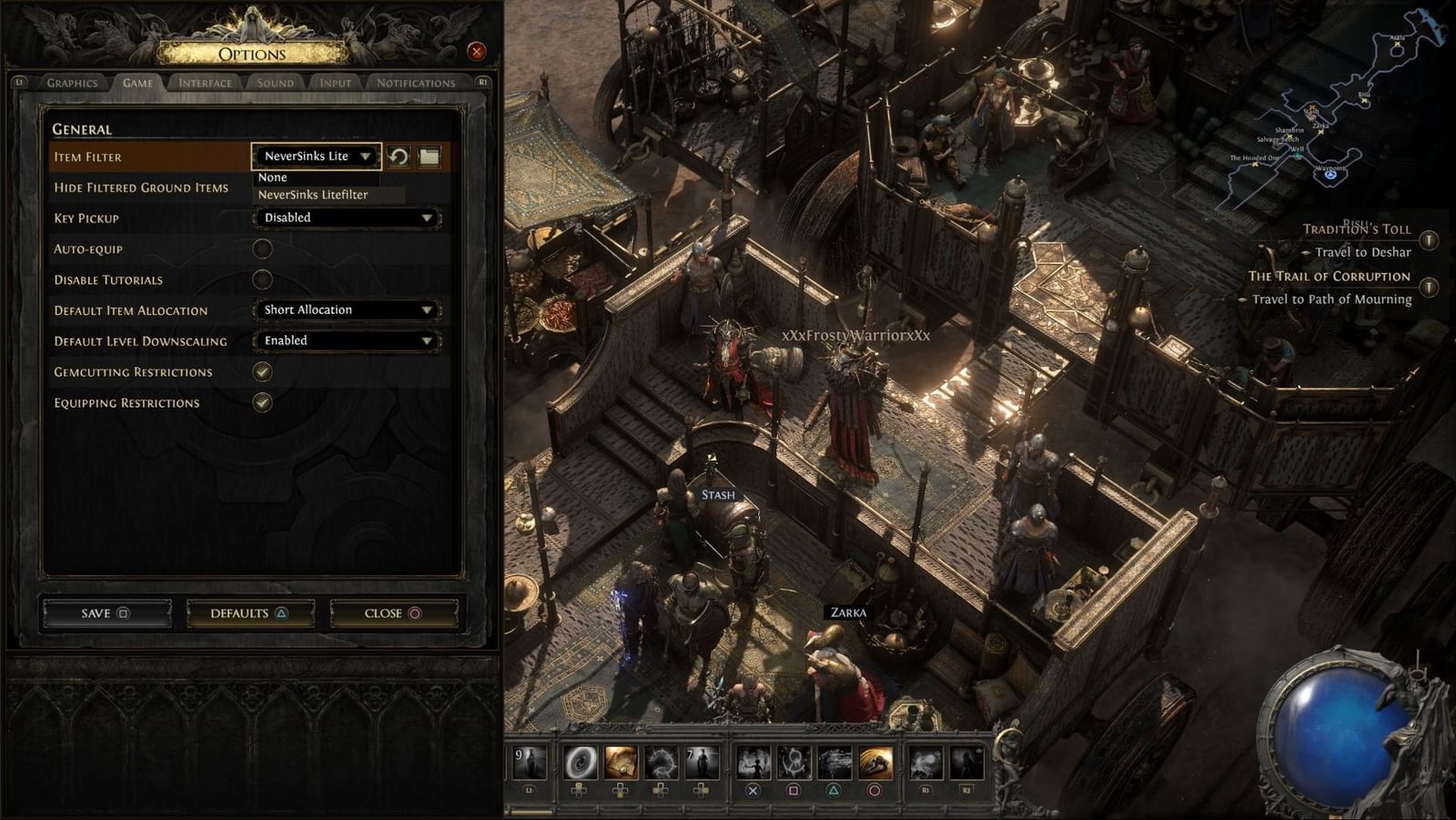The width and height of the screenshot is (1456, 820).
Task: Open the Notifications tab
Action: click(419, 82)
